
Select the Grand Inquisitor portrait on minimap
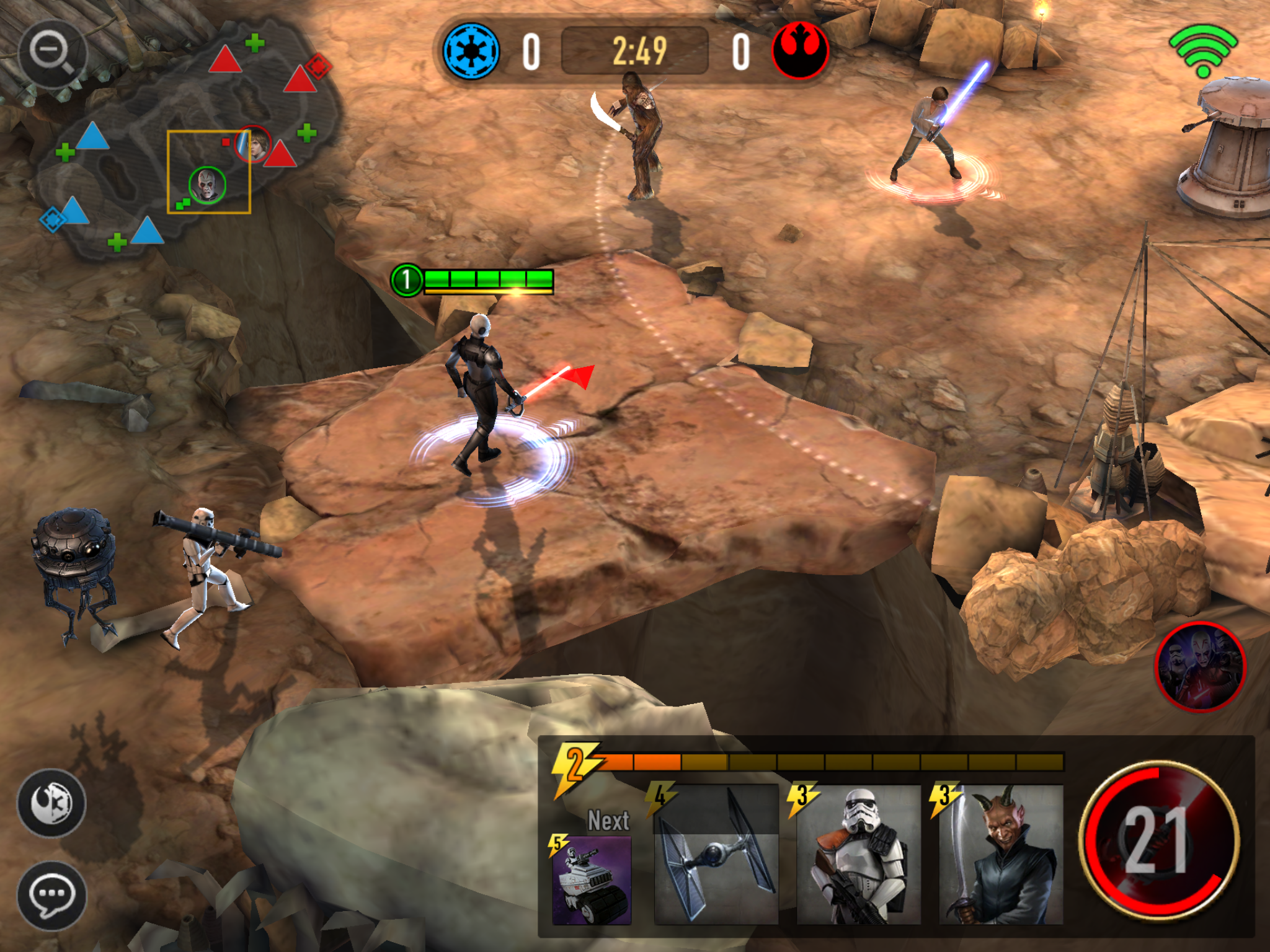click(x=207, y=185)
